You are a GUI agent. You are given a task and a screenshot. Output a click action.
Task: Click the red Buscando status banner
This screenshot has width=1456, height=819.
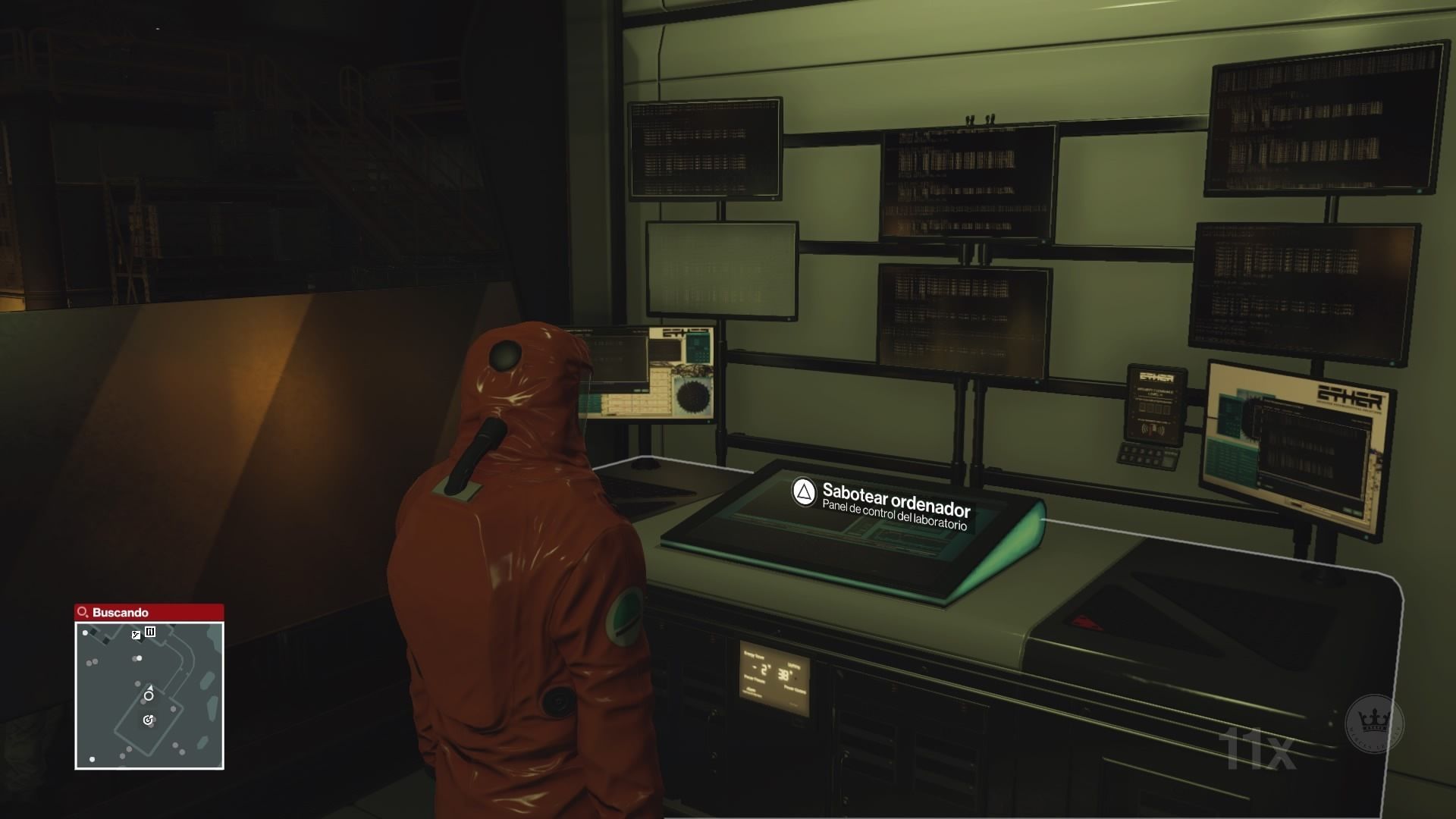[x=149, y=612]
